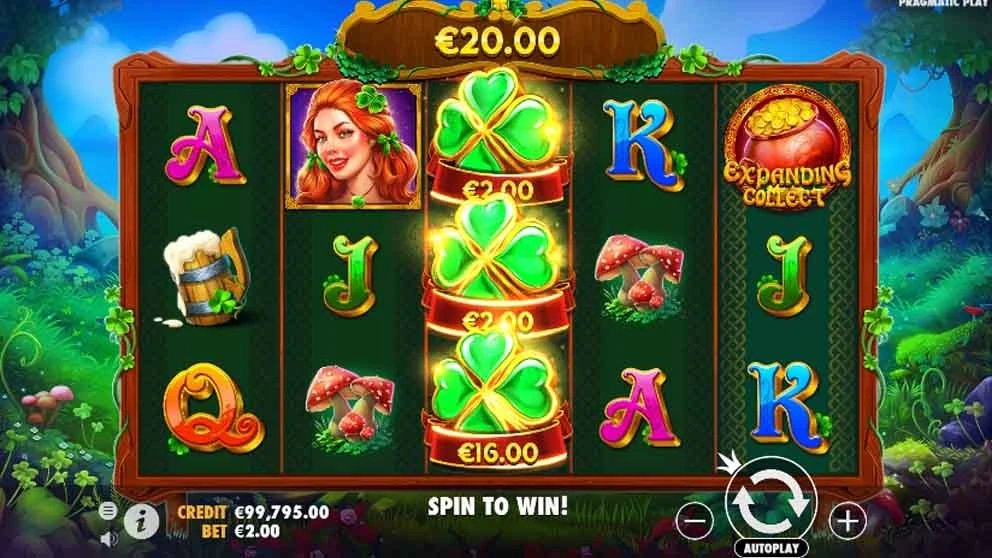Viewport: 992px width, 558px height.
Task: Open the Autoplay options
Action: click(x=772, y=548)
